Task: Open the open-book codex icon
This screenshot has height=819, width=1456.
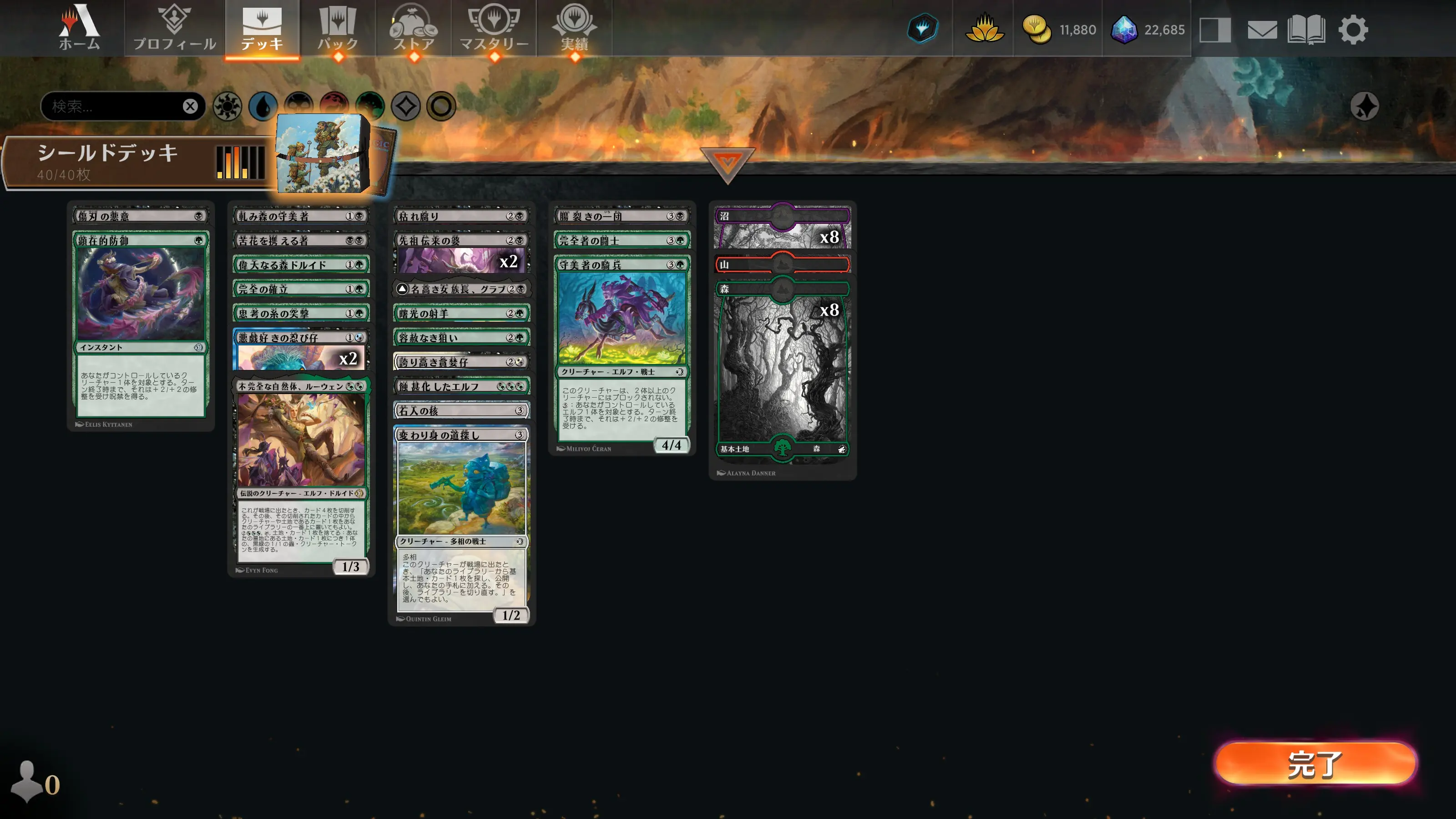Action: tap(1306, 30)
